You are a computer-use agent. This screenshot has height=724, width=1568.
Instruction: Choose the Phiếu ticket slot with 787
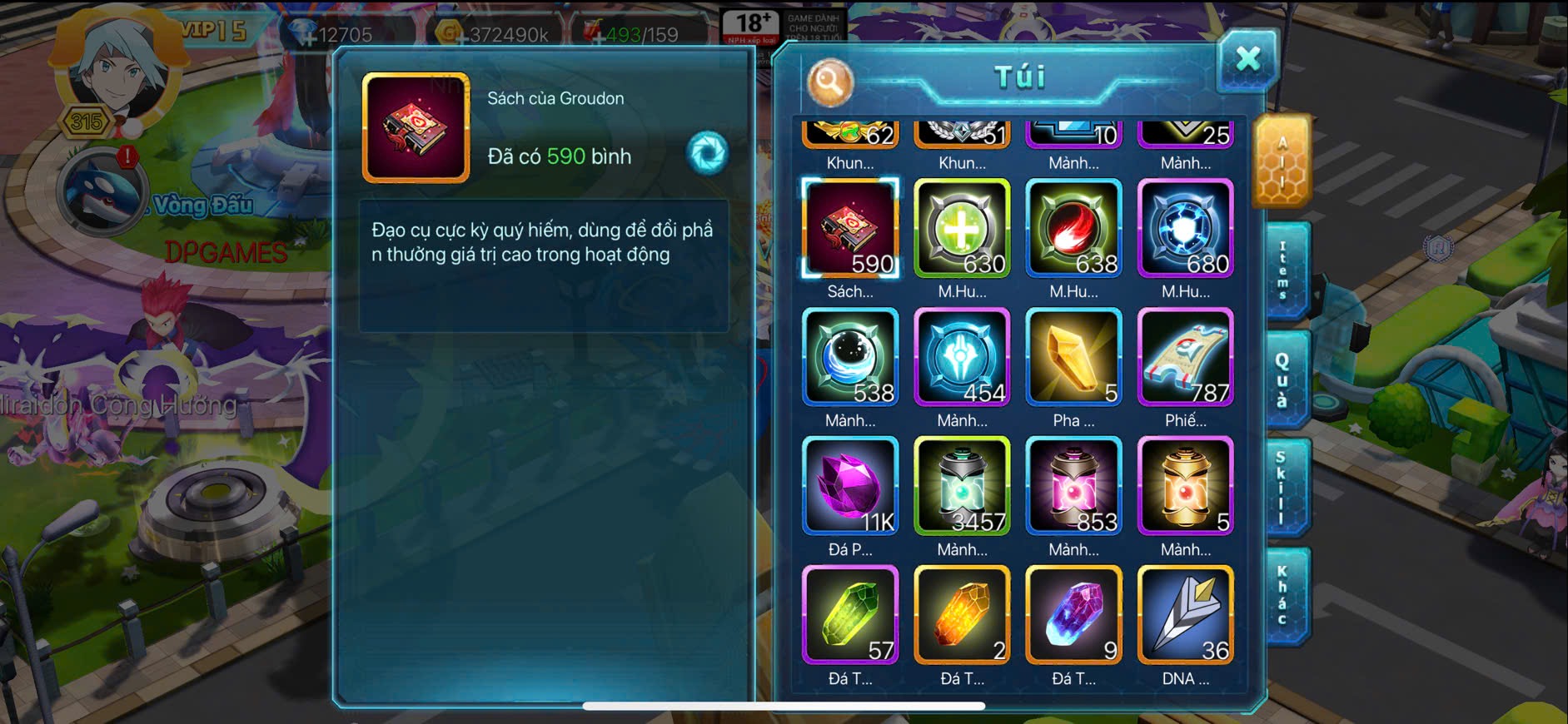[x=1185, y=357]
